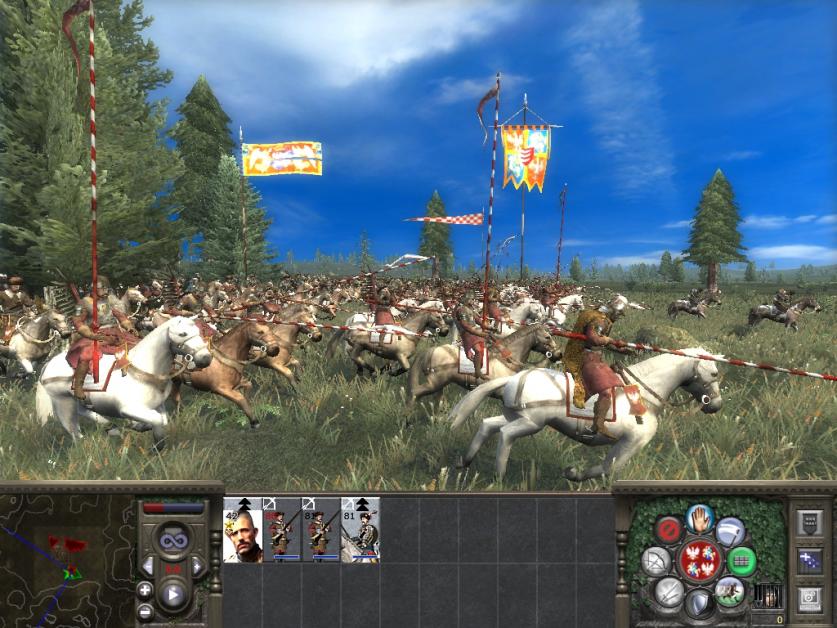
Task: Toggle the infinity speed lock button
Action: click(x=174, y=541)
